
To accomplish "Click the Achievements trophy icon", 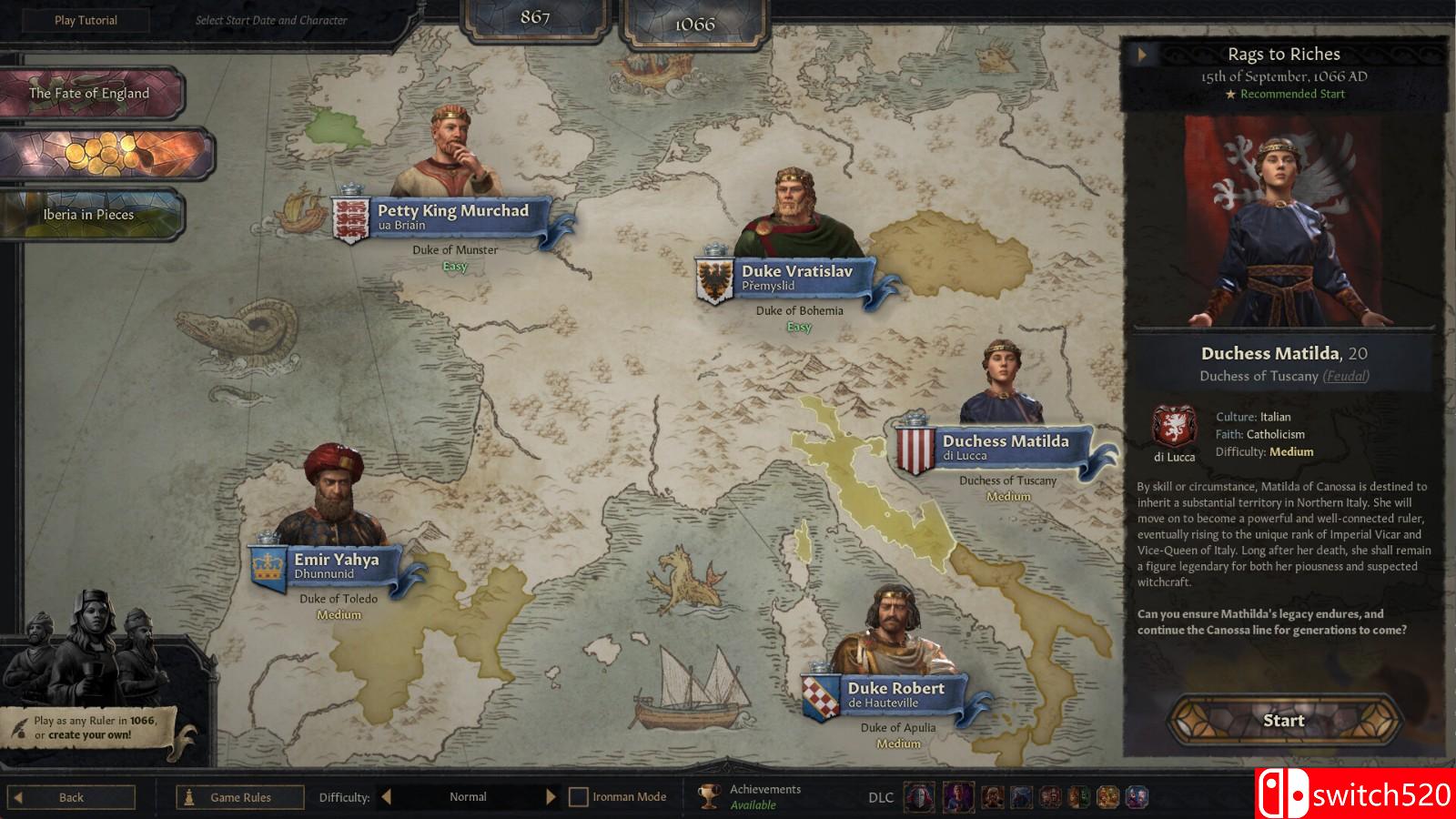I will pos(708,795).
